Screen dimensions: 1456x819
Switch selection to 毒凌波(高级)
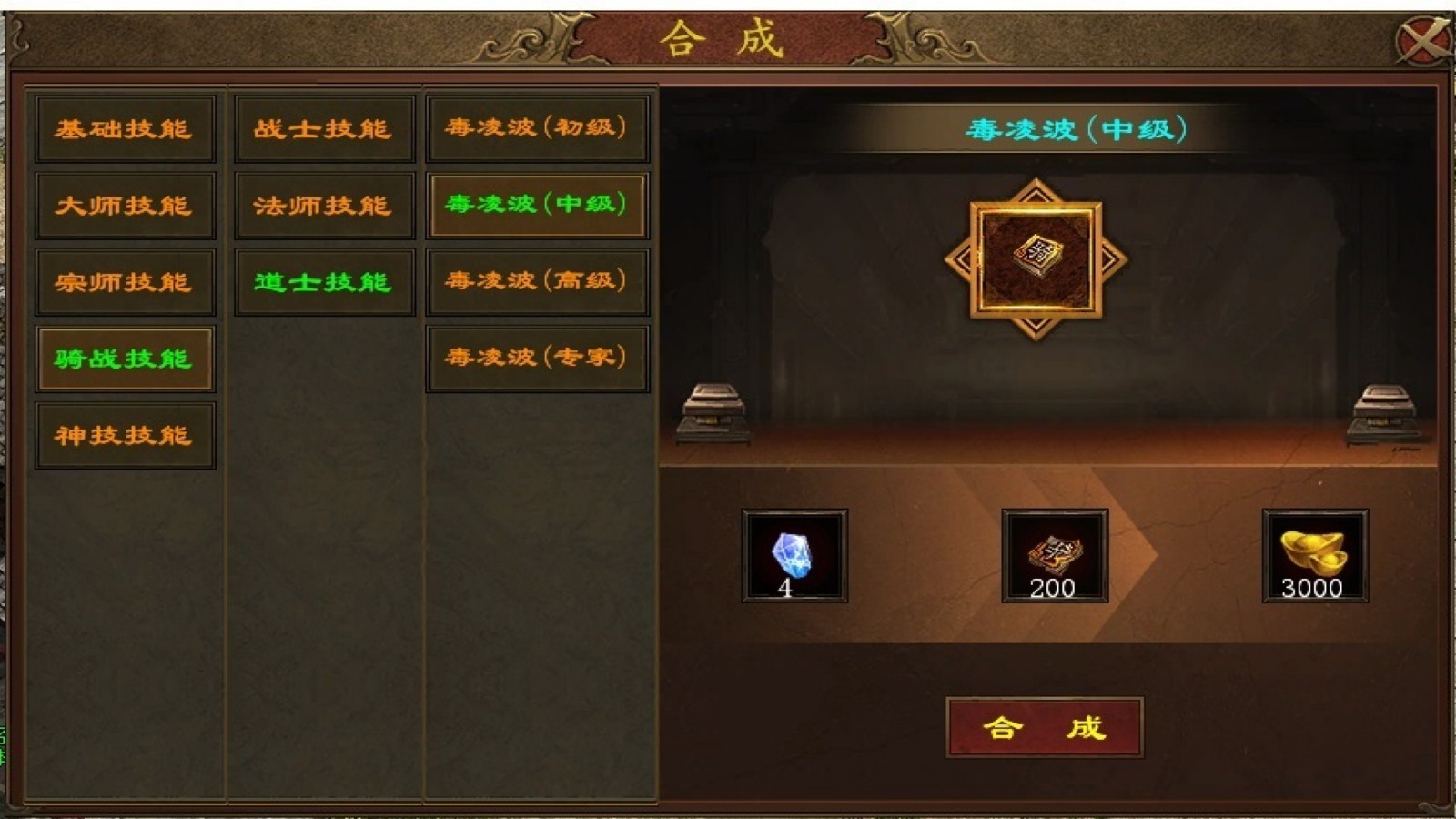pos(536,280)
